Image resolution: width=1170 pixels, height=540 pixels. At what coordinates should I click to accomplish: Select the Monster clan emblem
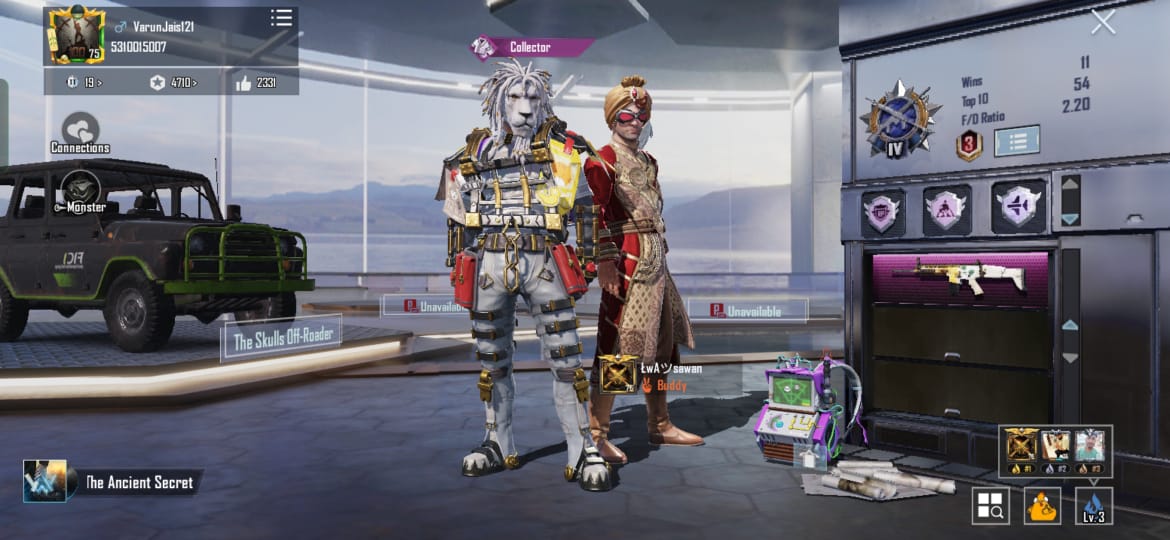80,190
